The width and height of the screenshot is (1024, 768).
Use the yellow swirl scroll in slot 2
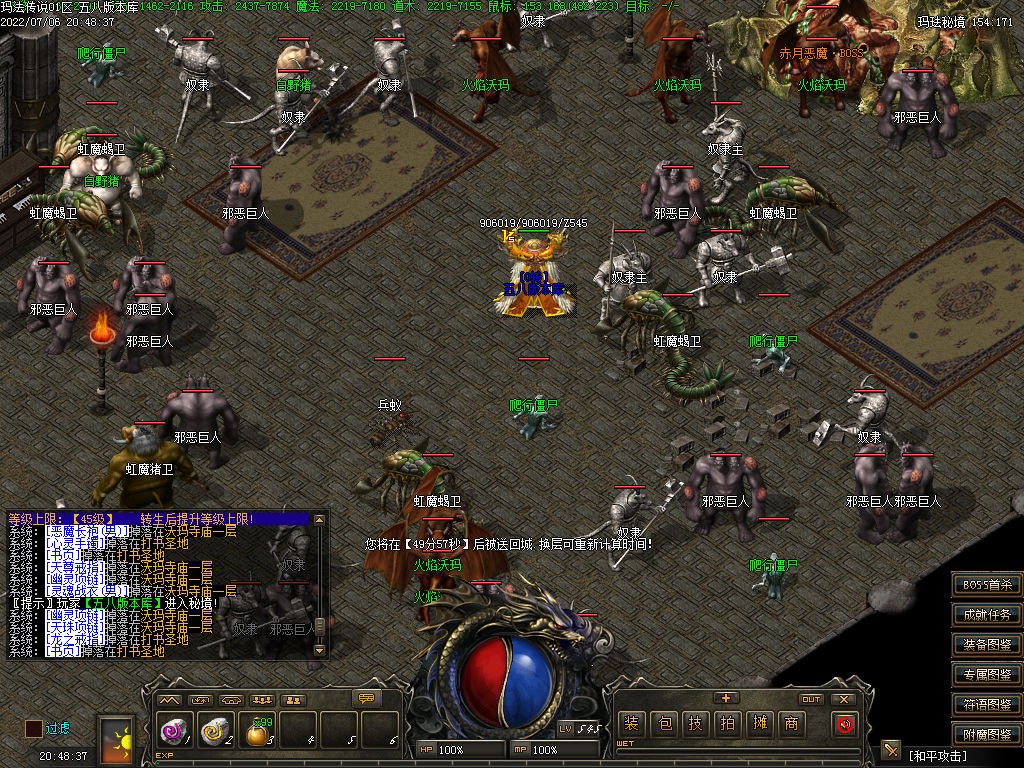click(x=213, y=733)
